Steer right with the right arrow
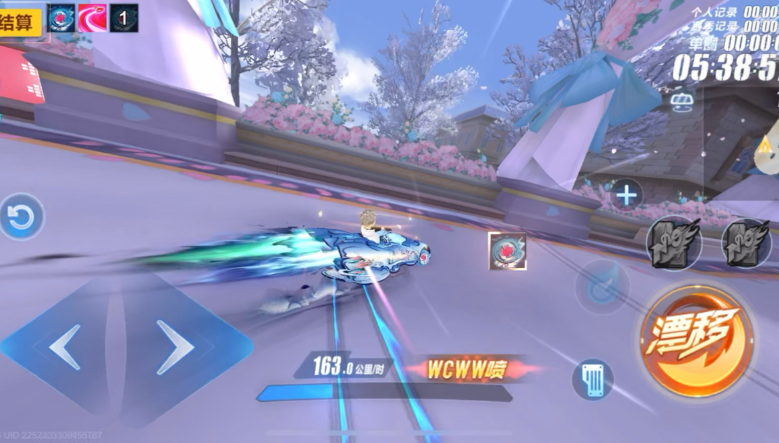 pos(174,347)
